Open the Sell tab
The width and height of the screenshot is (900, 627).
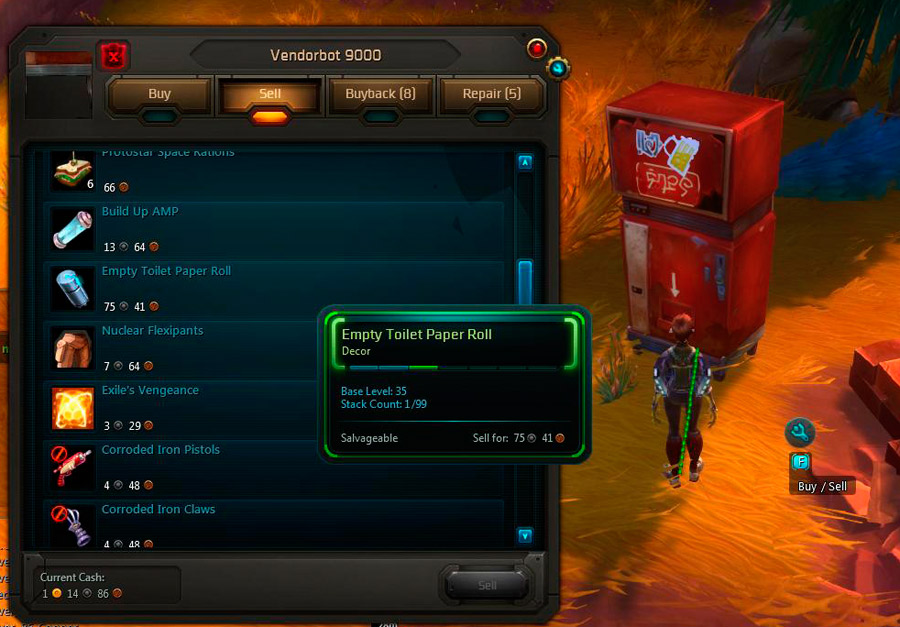(x=270, y=94)
